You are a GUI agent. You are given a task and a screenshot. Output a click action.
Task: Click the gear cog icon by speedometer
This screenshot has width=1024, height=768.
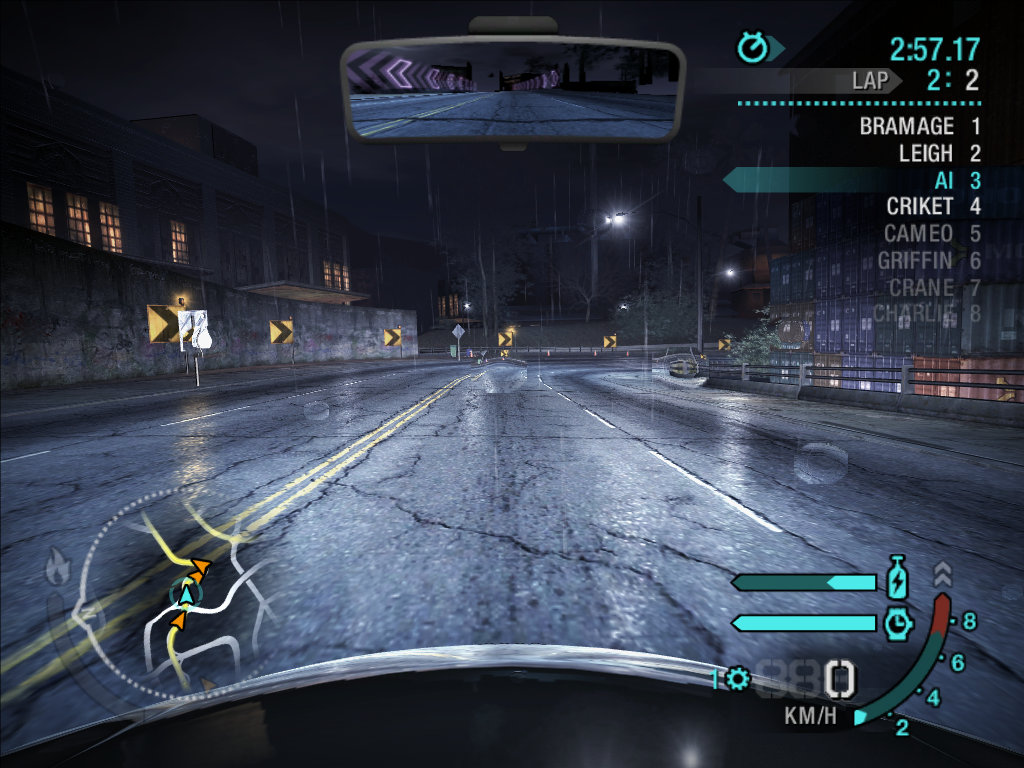click(x=738, y=680)
